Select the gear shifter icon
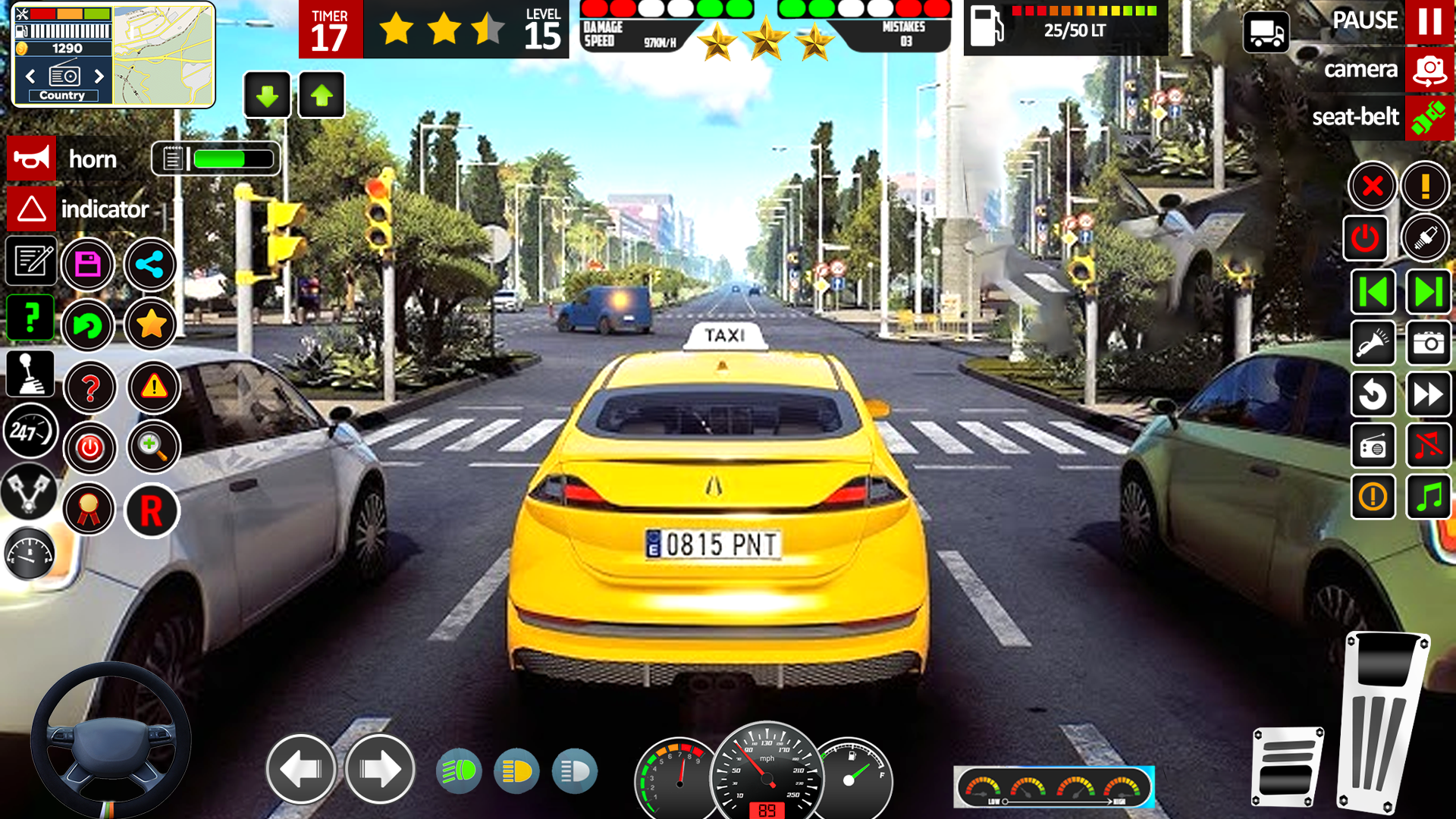Viewport: 1456px width, 819px height. tap(31, 375)
